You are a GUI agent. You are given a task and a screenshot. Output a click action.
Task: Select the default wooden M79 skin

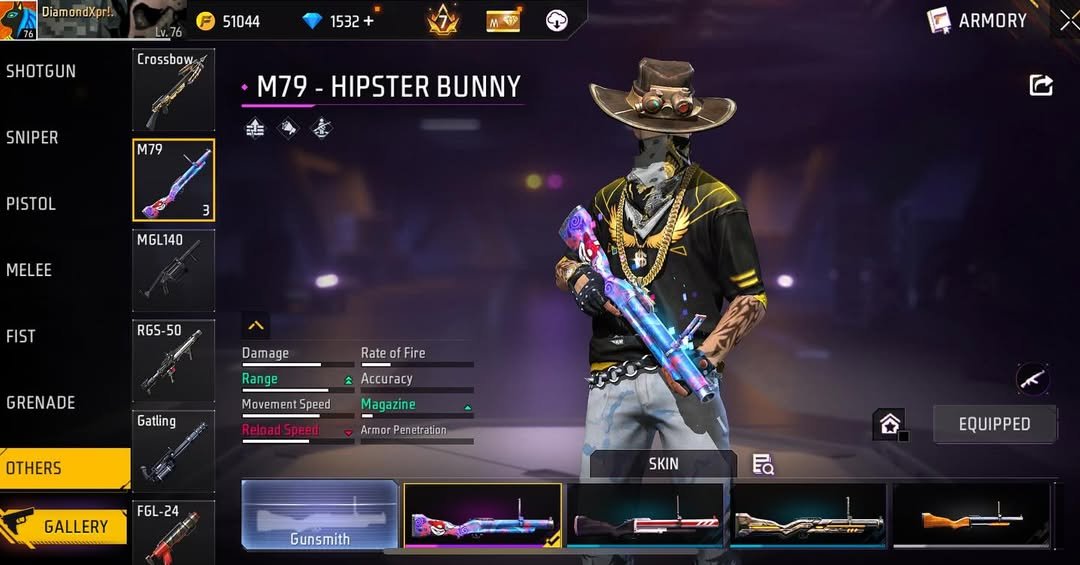point(970,516)
